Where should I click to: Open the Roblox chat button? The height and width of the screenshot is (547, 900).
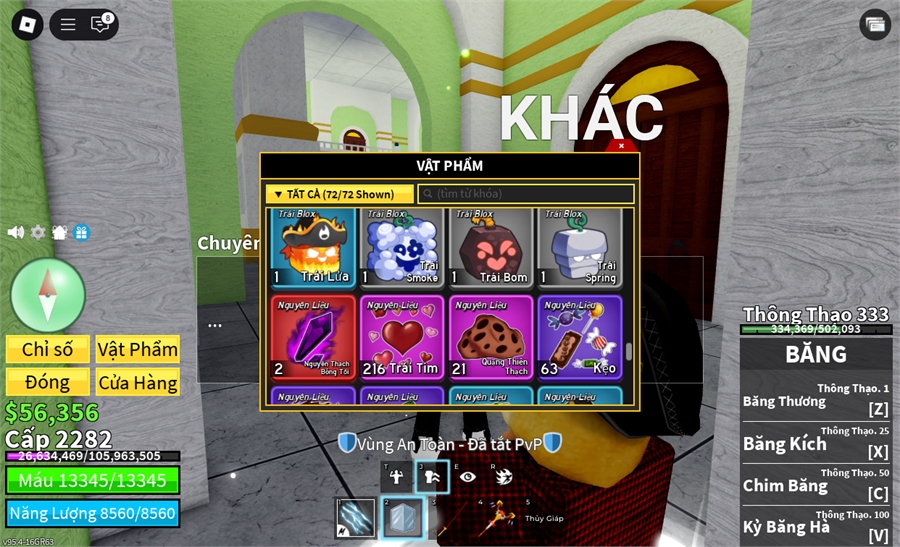(x=100, y=24)
